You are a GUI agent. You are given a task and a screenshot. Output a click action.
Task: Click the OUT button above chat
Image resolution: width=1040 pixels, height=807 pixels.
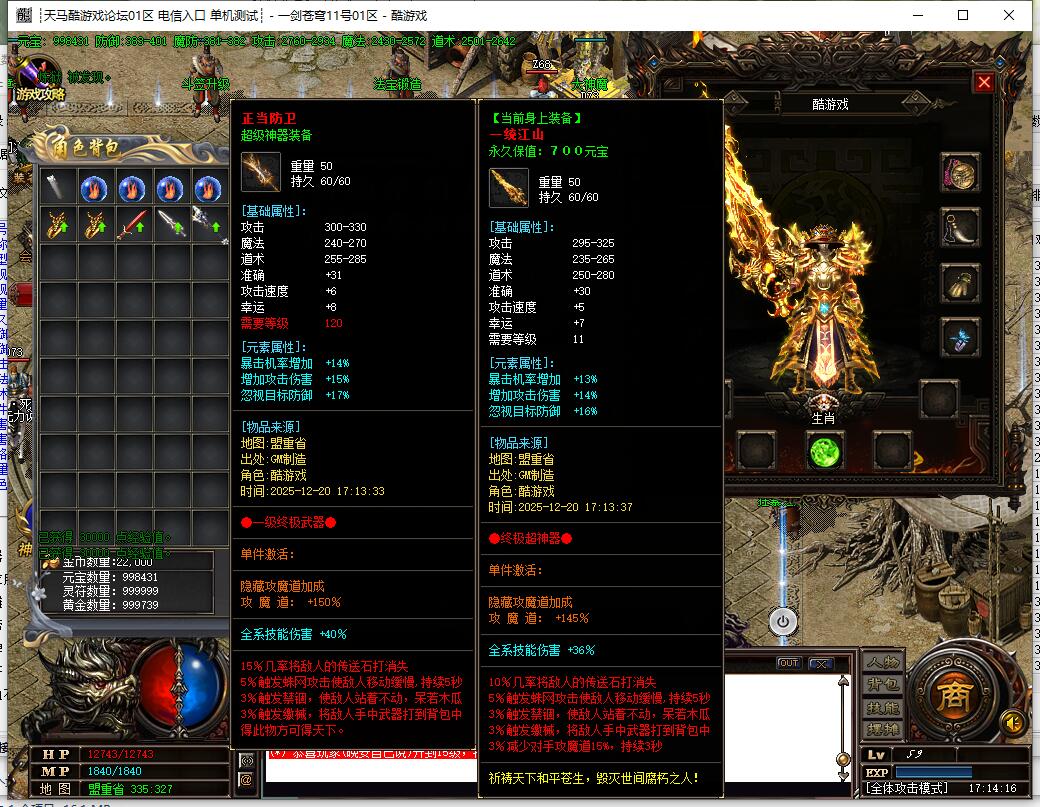[789, 664]
